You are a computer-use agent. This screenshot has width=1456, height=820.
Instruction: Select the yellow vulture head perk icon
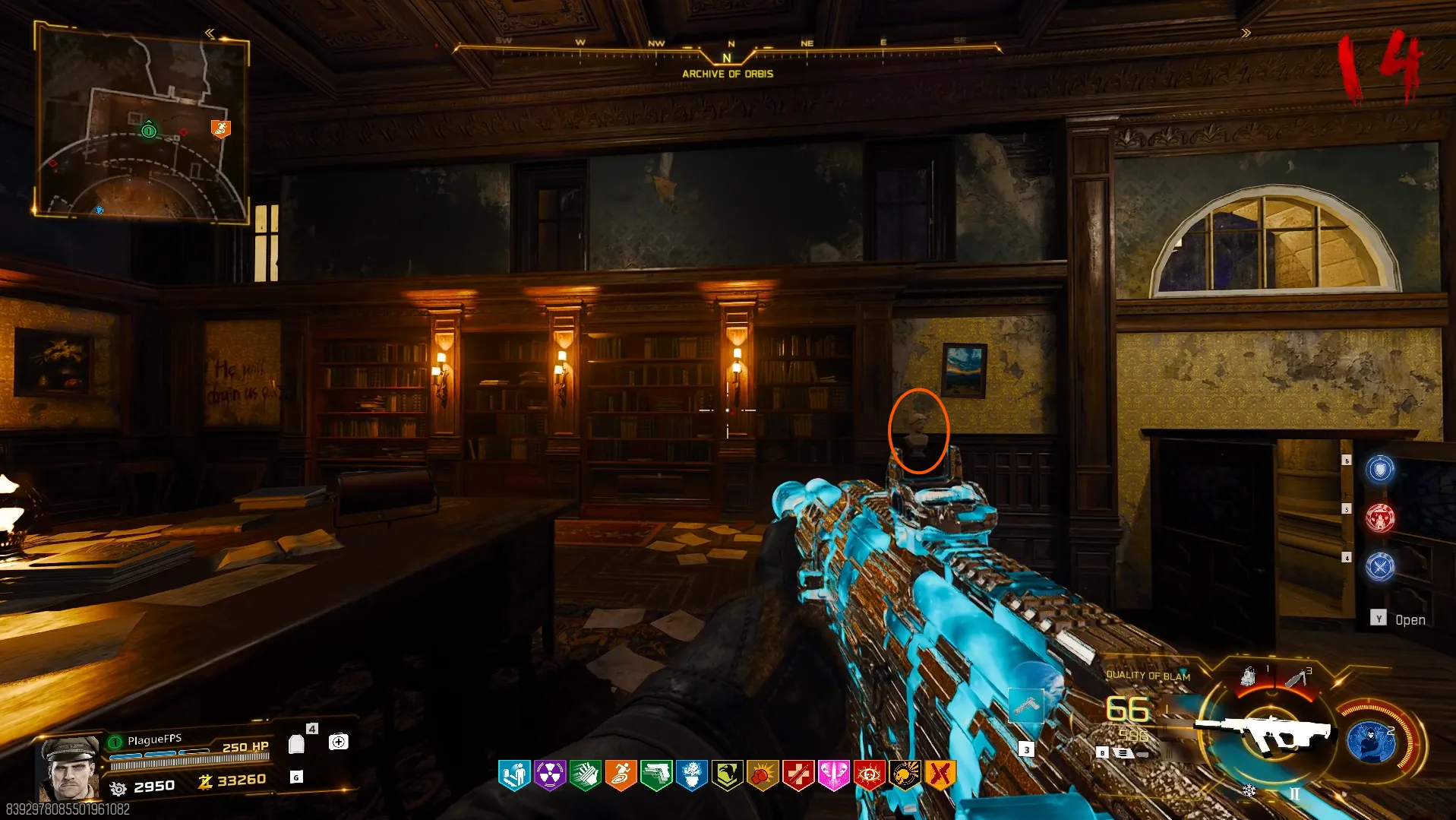coord(728,775)
